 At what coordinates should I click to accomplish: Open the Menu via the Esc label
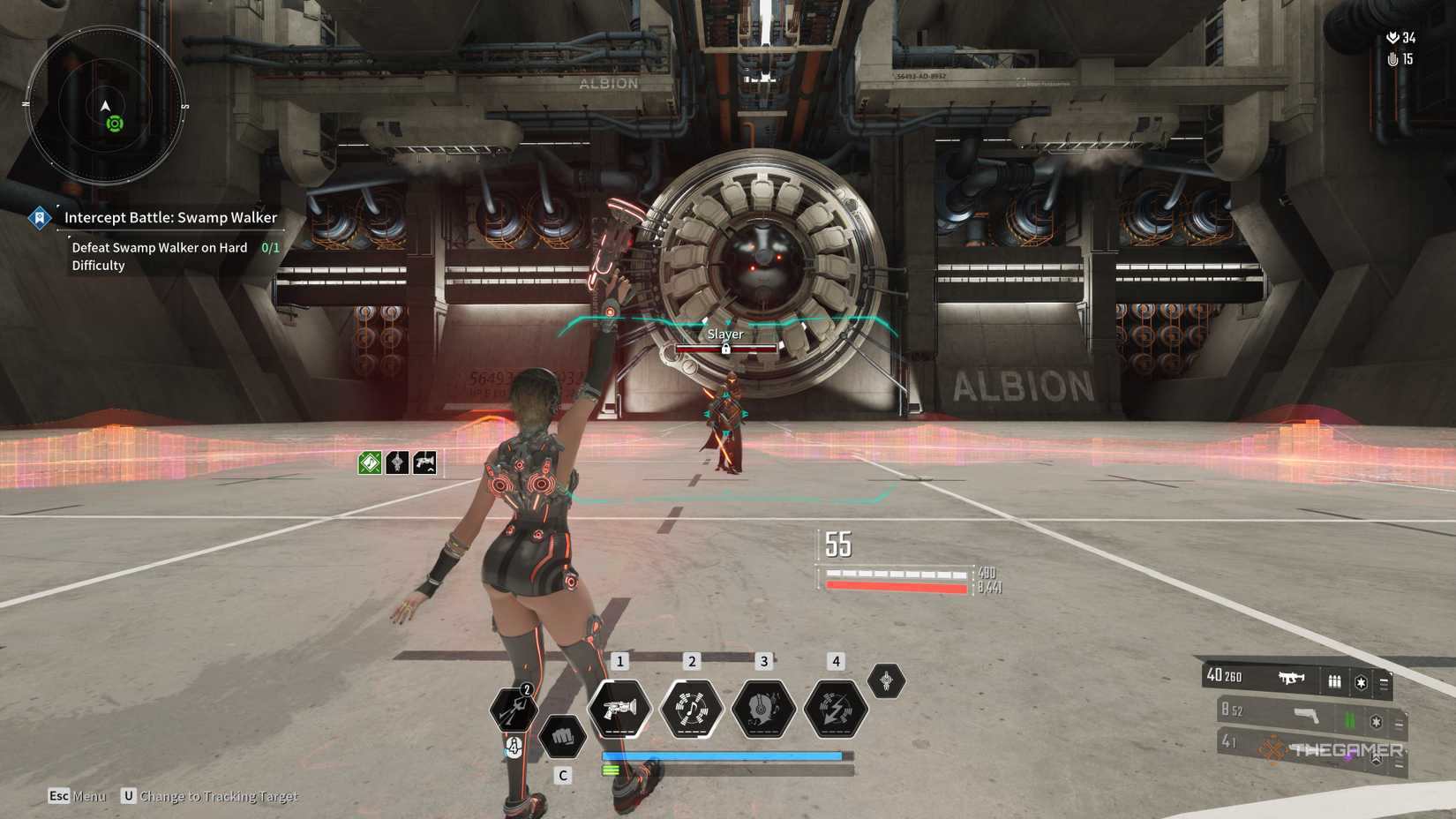pos(59,795)
